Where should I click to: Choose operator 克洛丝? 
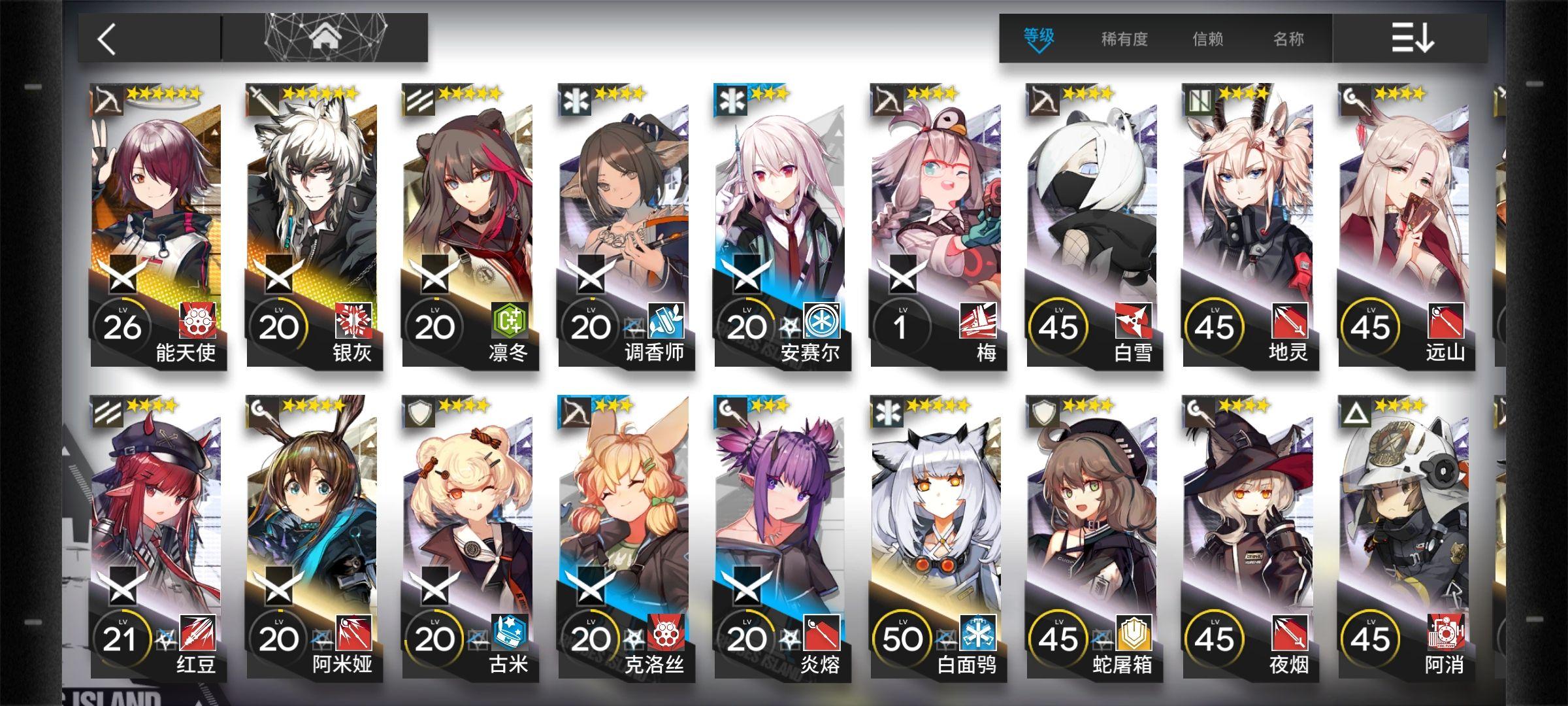tap(625, 537)
